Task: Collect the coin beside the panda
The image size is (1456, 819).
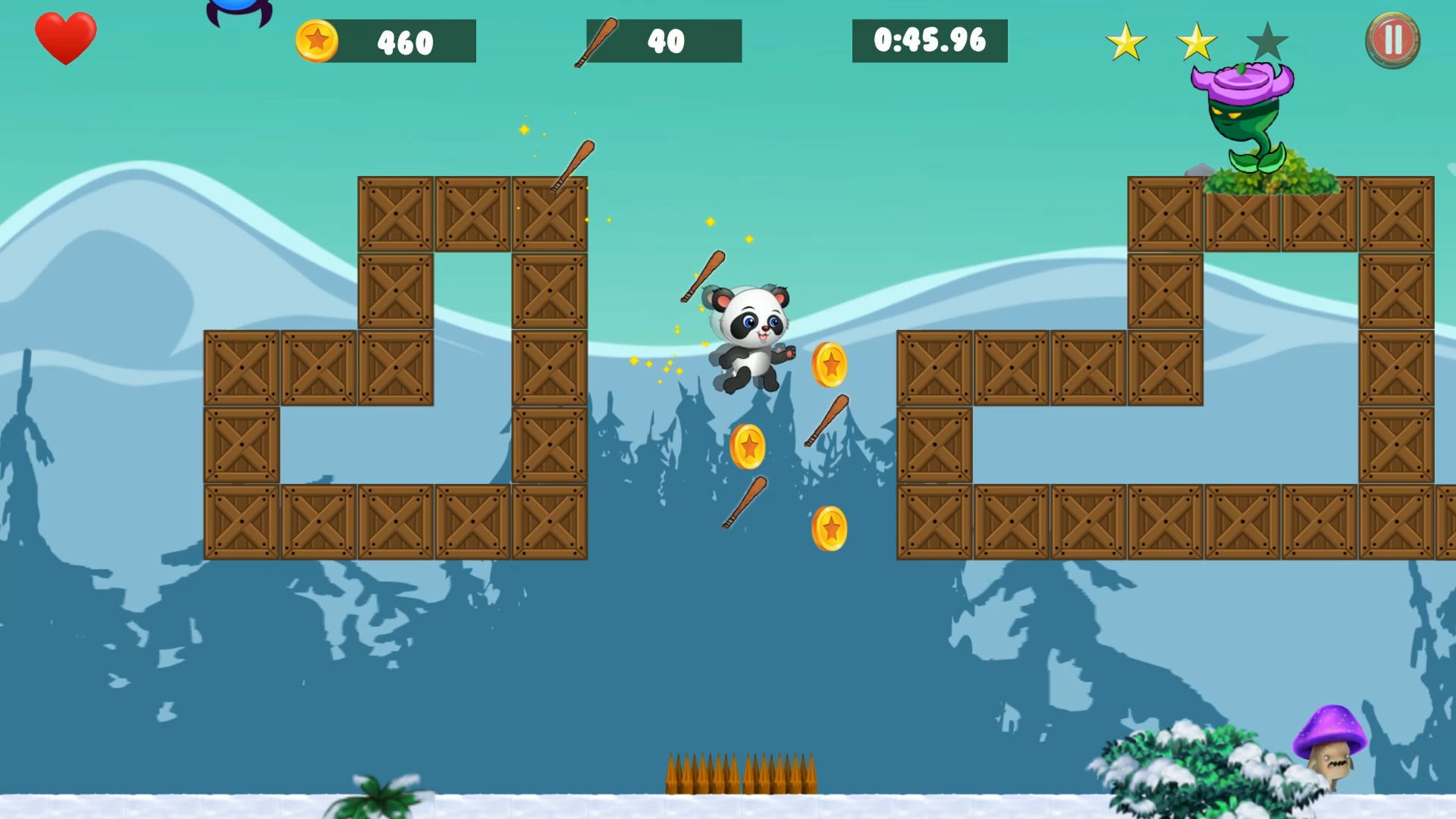Action: (830, 366)
